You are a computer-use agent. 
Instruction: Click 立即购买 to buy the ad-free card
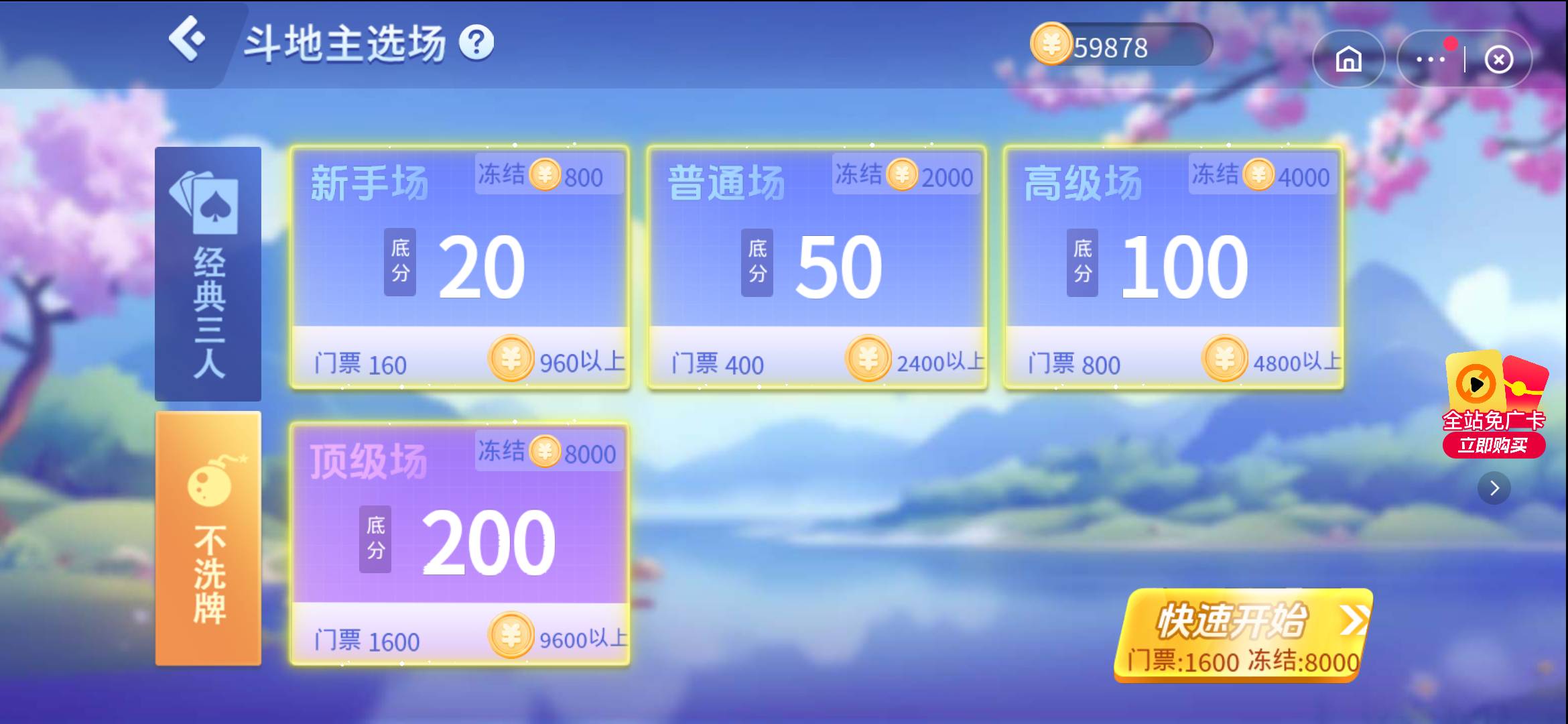1493,443
